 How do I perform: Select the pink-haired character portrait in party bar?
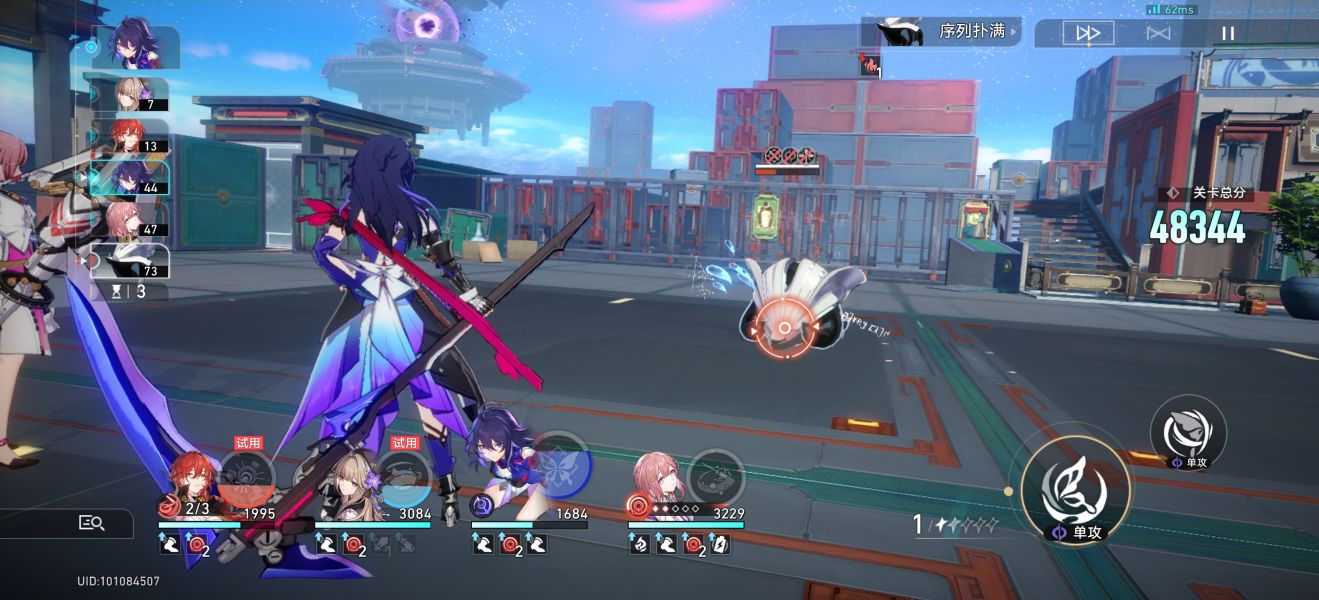coord(656,478)
